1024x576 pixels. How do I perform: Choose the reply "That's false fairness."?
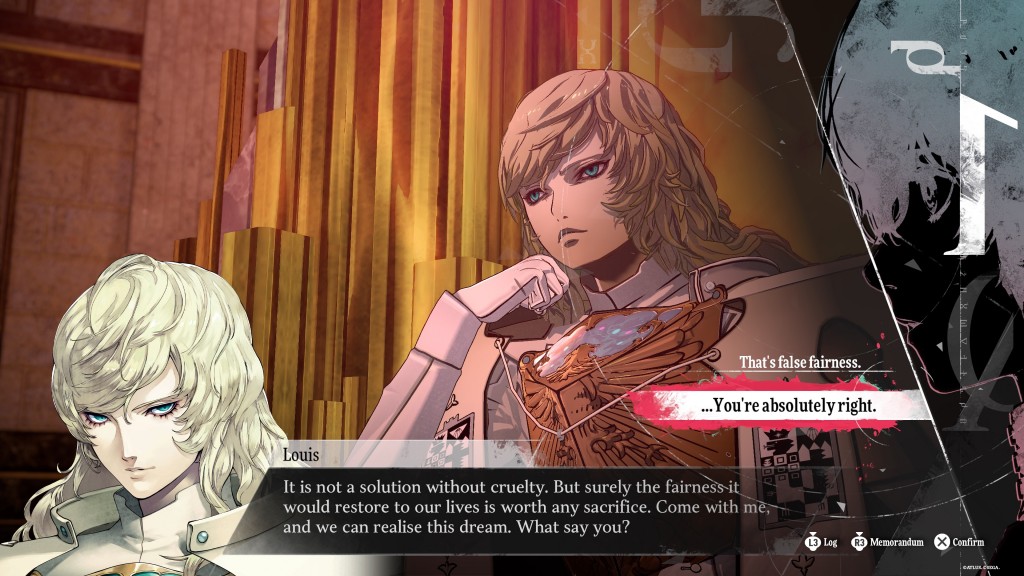point(799,362)
